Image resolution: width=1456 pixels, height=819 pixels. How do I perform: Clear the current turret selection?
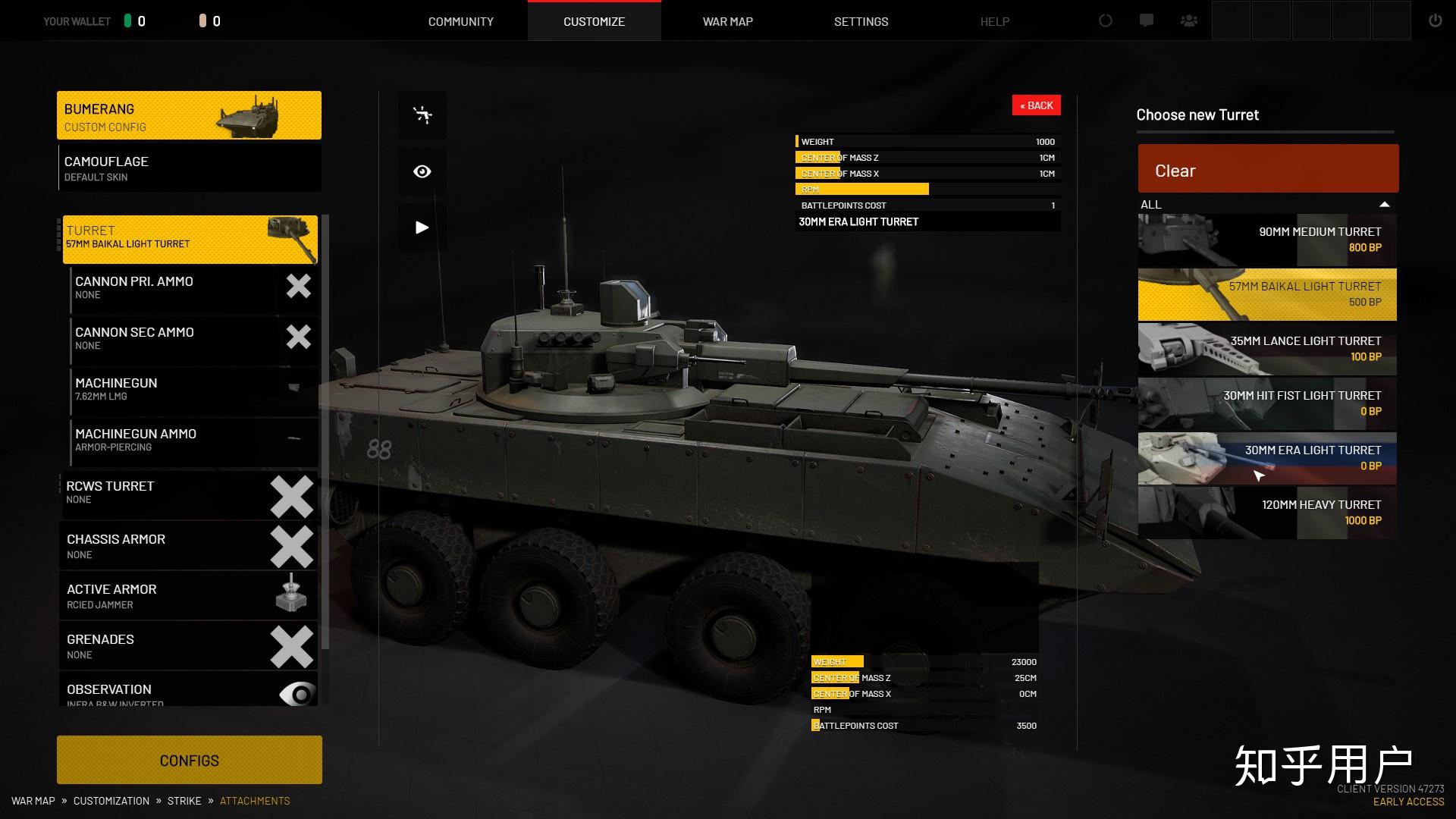click(1267, 170)
